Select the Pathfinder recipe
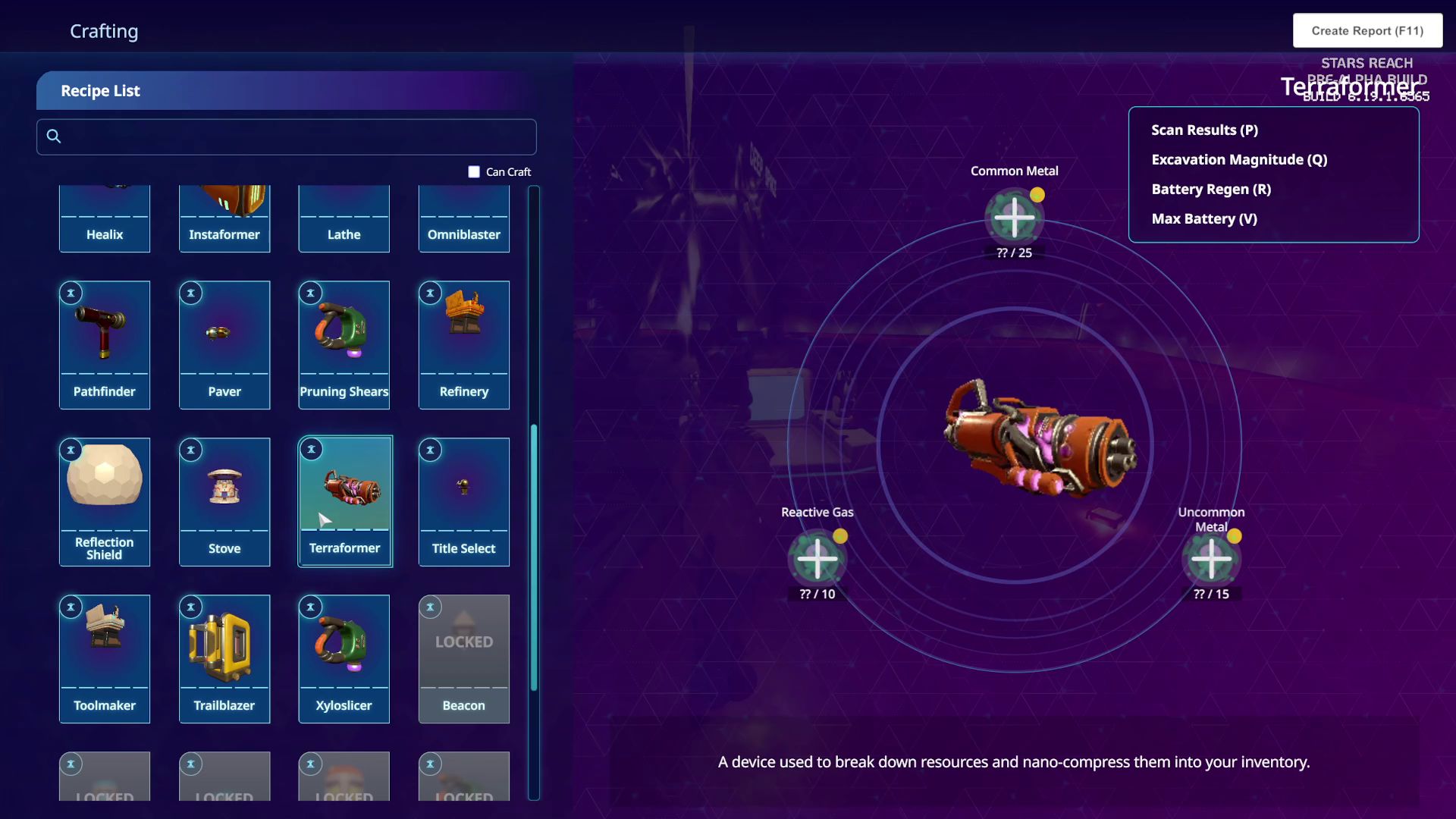Viewport: 1456px width, 819px height. pyautogui.click(x=105, y=345)
